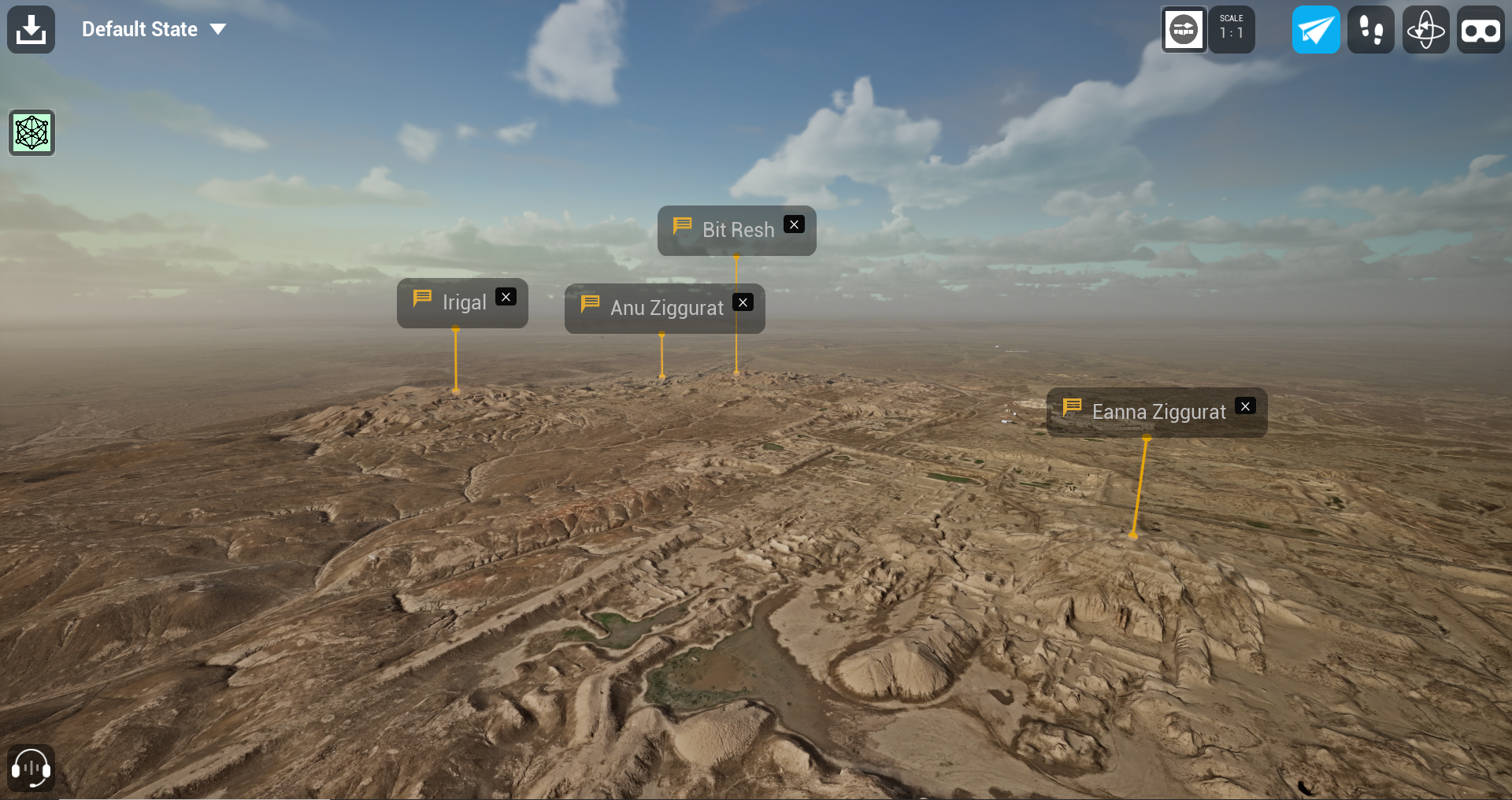Close the Irigal label

(x=506, y=297)
